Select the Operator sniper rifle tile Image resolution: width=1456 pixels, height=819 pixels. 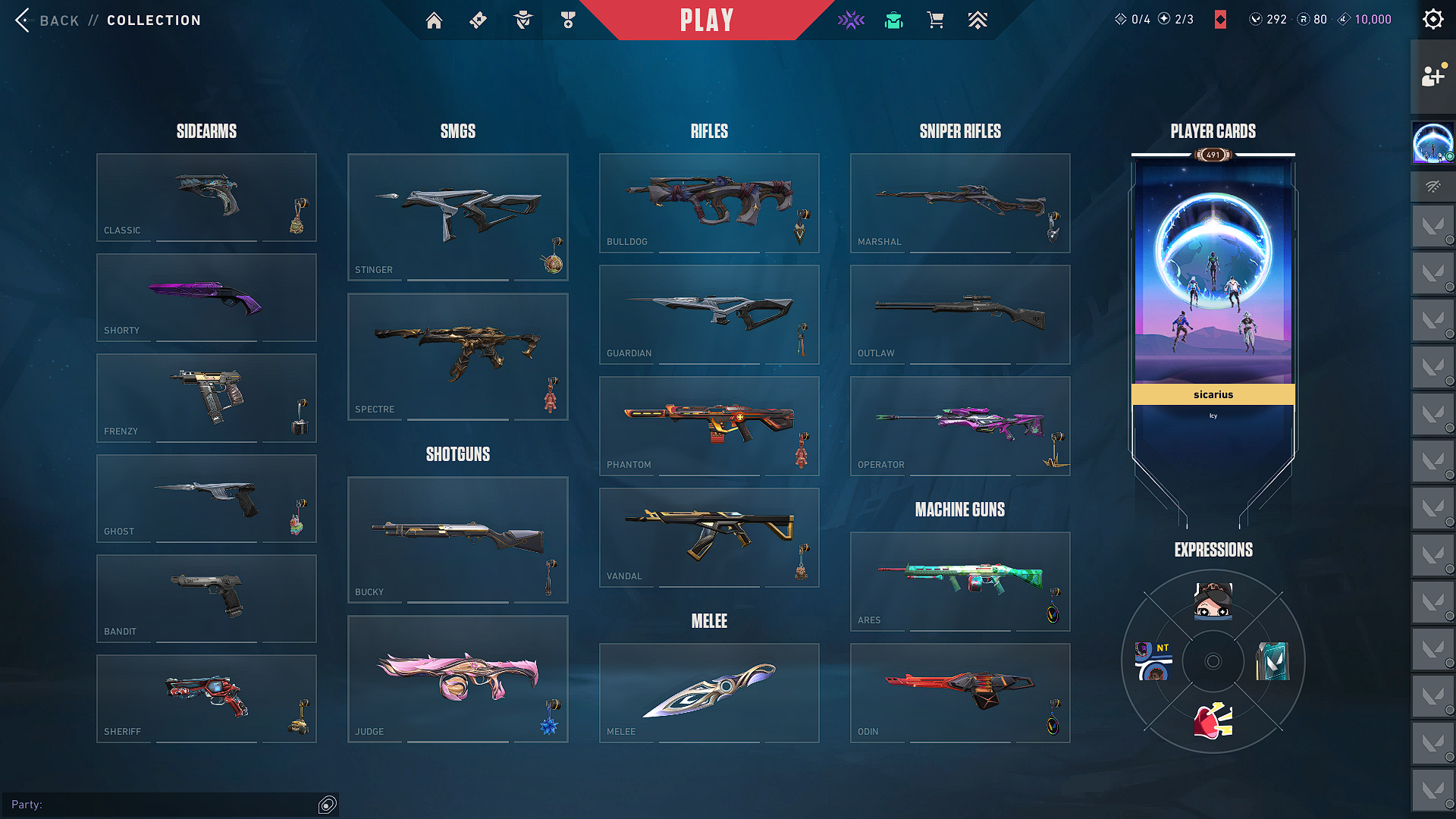(960, 425)
